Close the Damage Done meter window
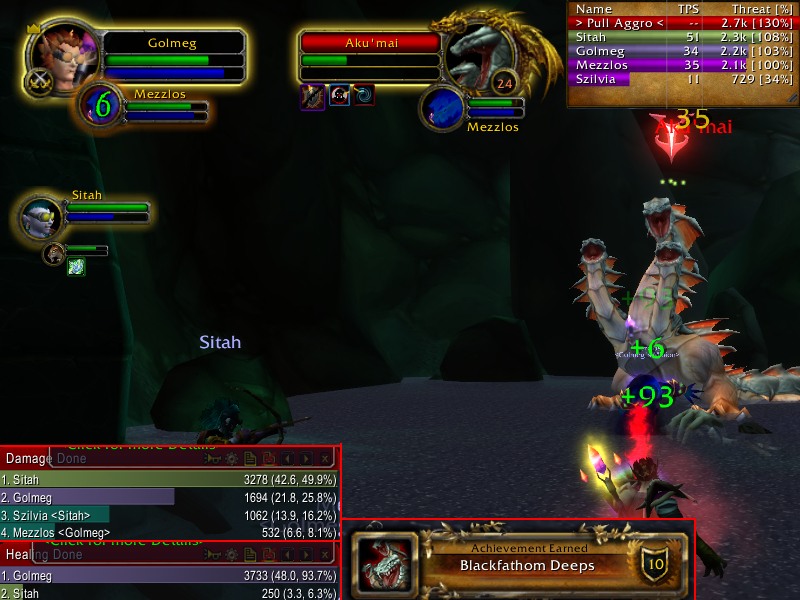The height and width of the screenshot is (600, 800). tap(325, 459)
